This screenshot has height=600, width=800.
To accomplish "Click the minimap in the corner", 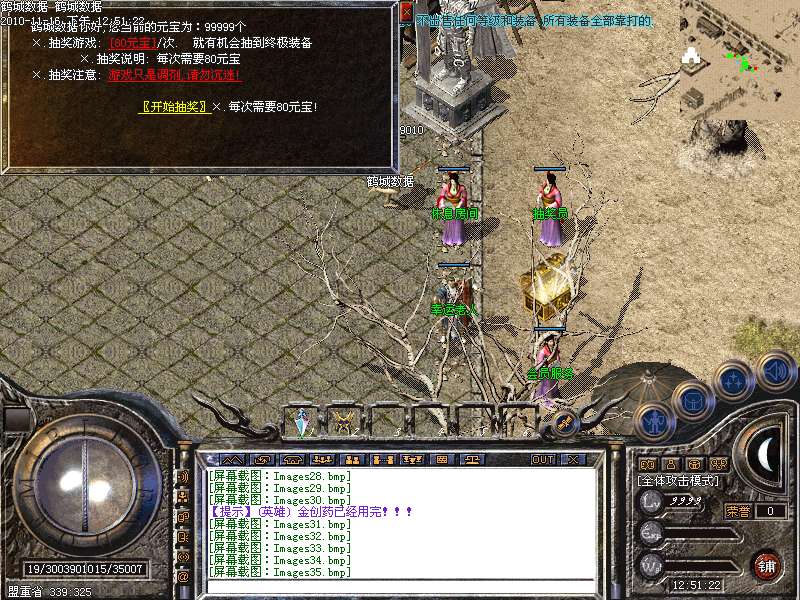I will click(740, 60).
